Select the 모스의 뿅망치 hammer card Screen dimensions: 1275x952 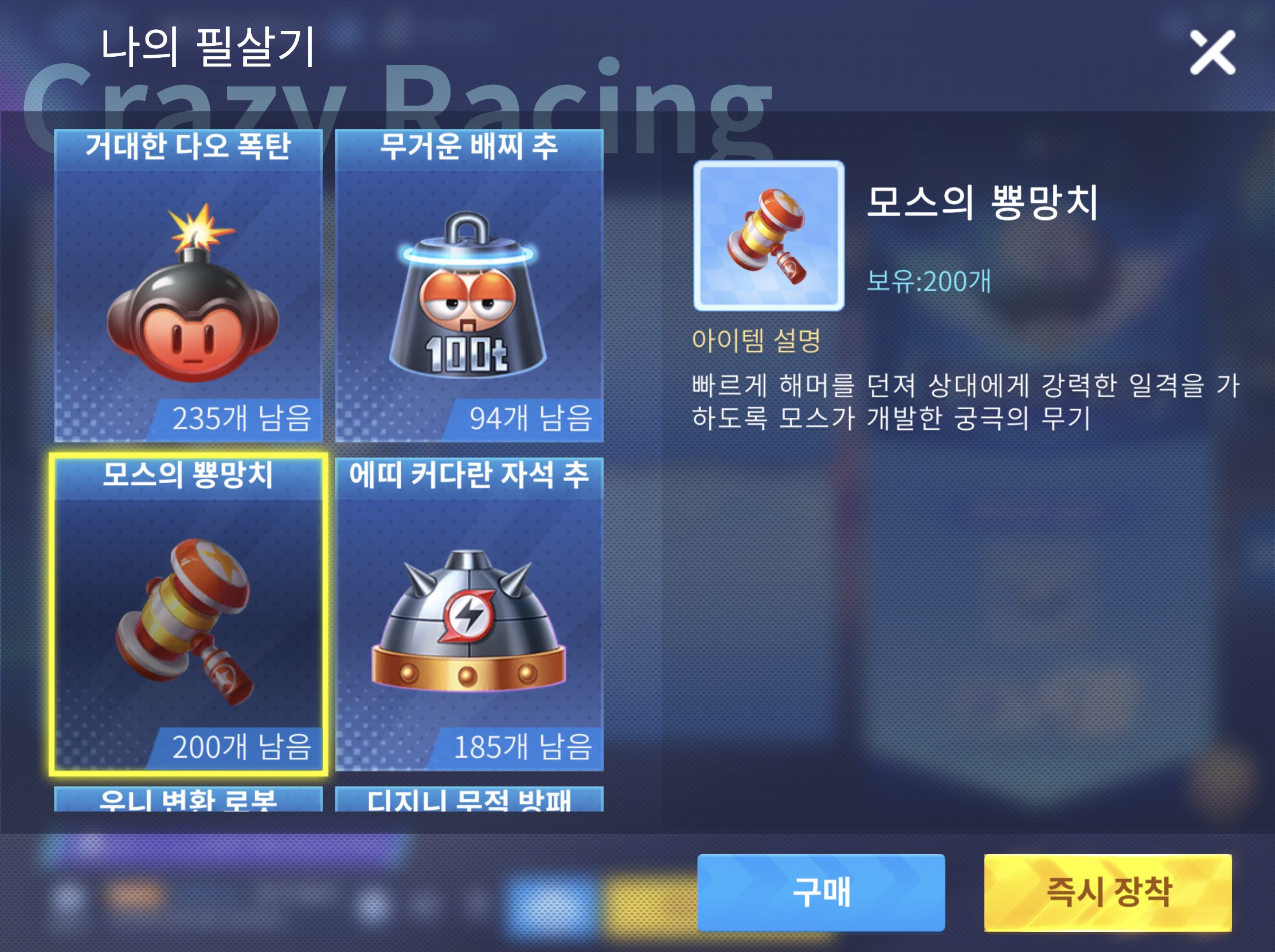(188, 614)
